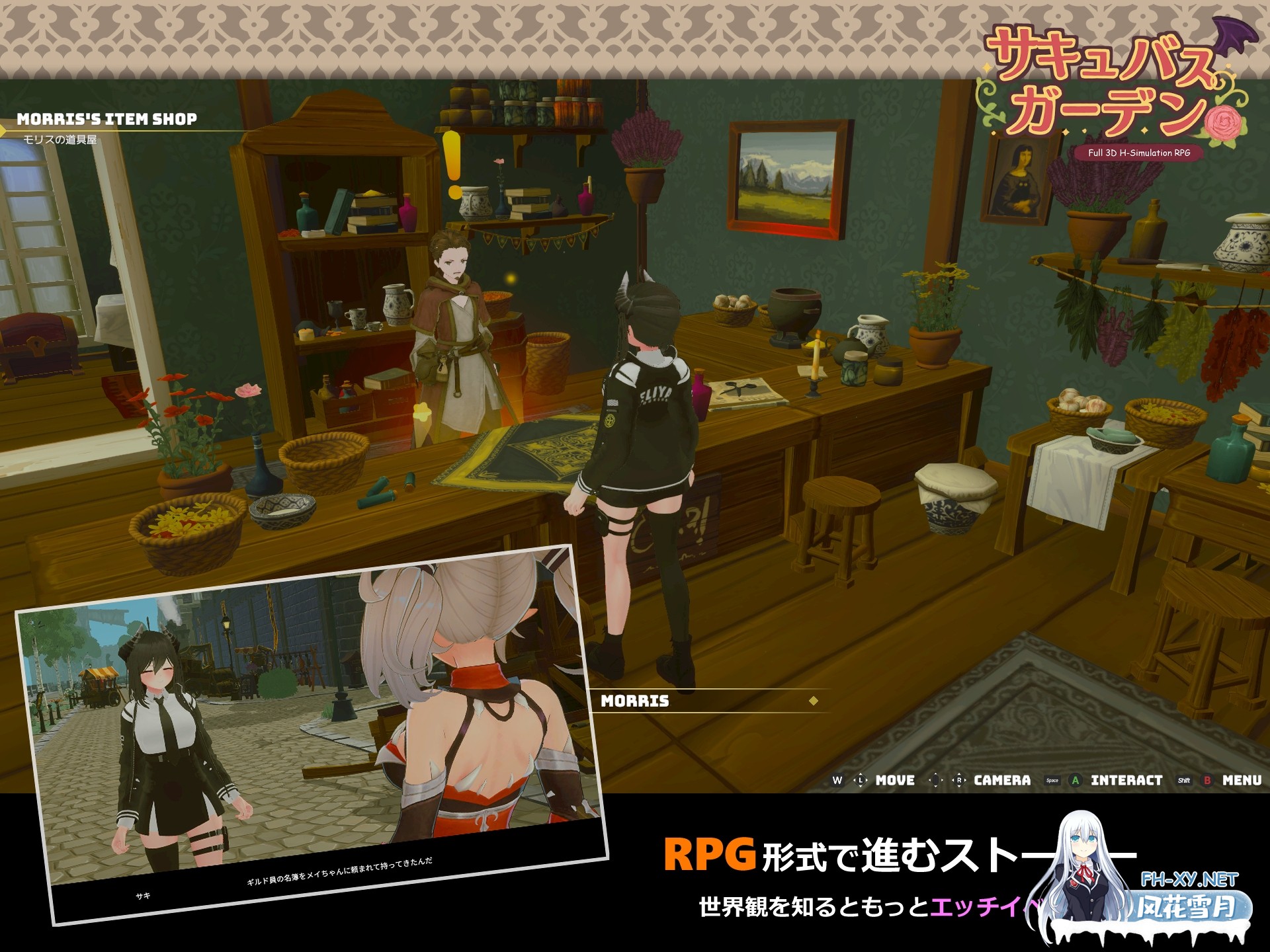Viewport: 1270px width, 952px height.
Task: Click the Space key hint icon
Action: pyautogui.click(x=1052, y=780)
